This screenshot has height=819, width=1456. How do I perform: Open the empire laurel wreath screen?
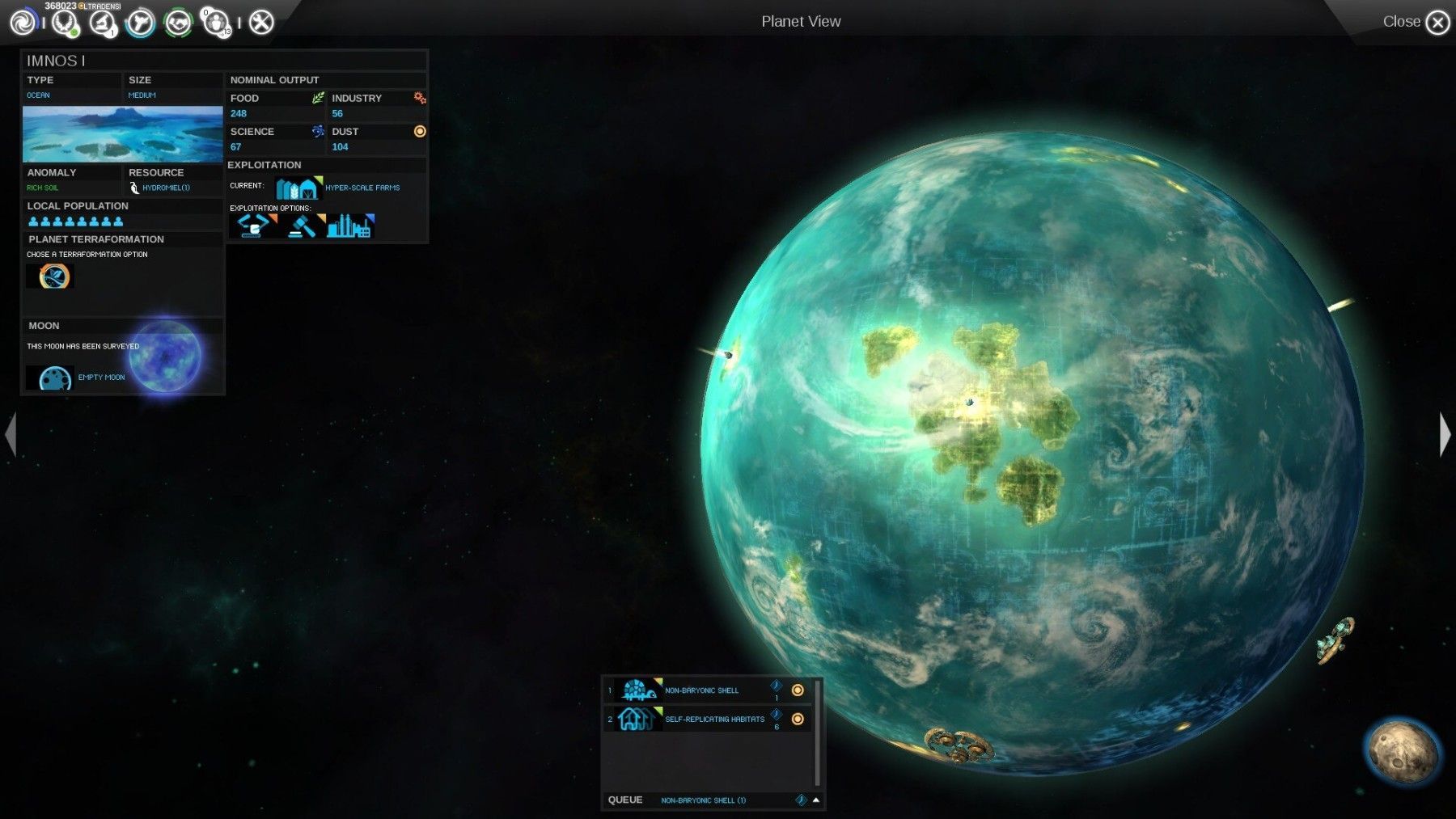pyautogui.click(x=64, y=22)
